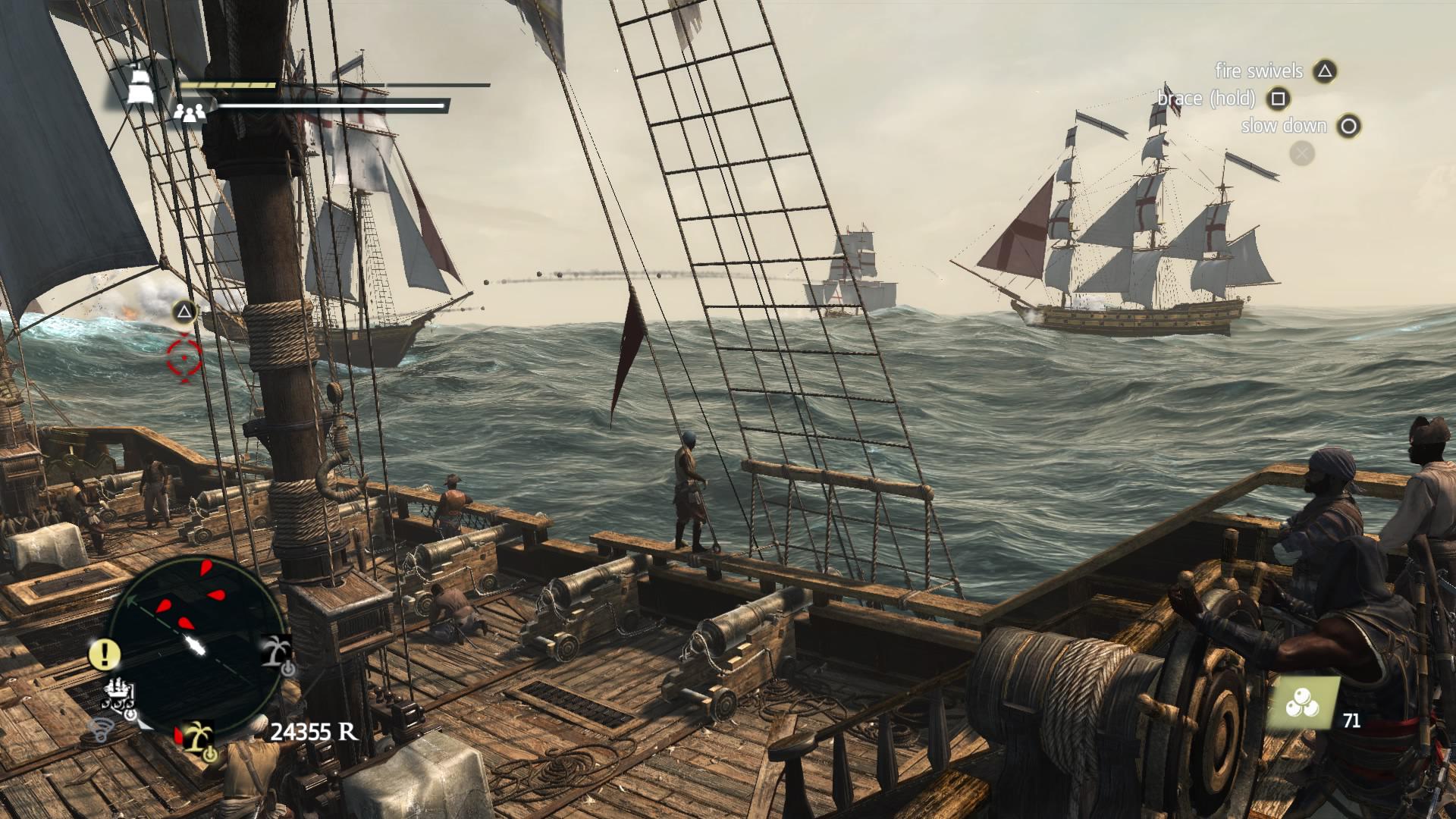Click the white player ship marker on minimap

(x=196, y=646)
